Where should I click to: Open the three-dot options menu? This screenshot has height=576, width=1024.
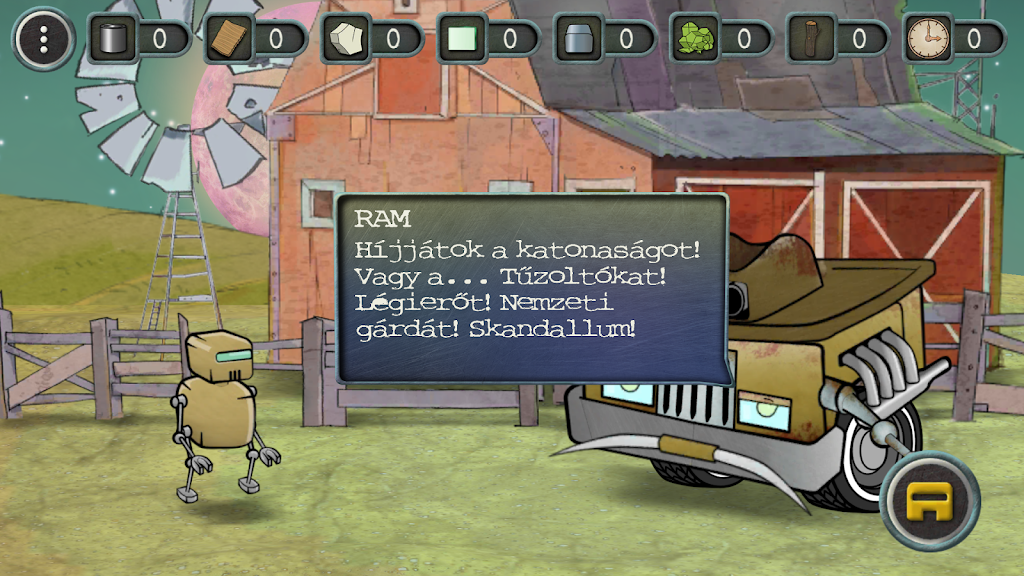(x=43, y=39)
